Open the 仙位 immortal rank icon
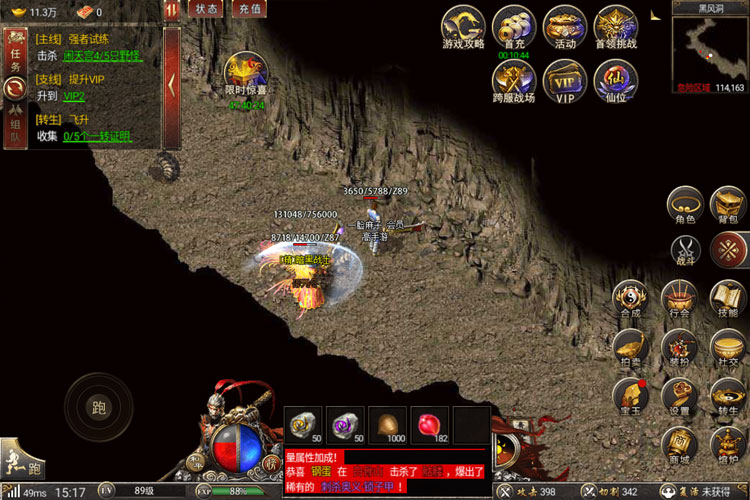Screen dimensions: 750x500 click(616, 81)
